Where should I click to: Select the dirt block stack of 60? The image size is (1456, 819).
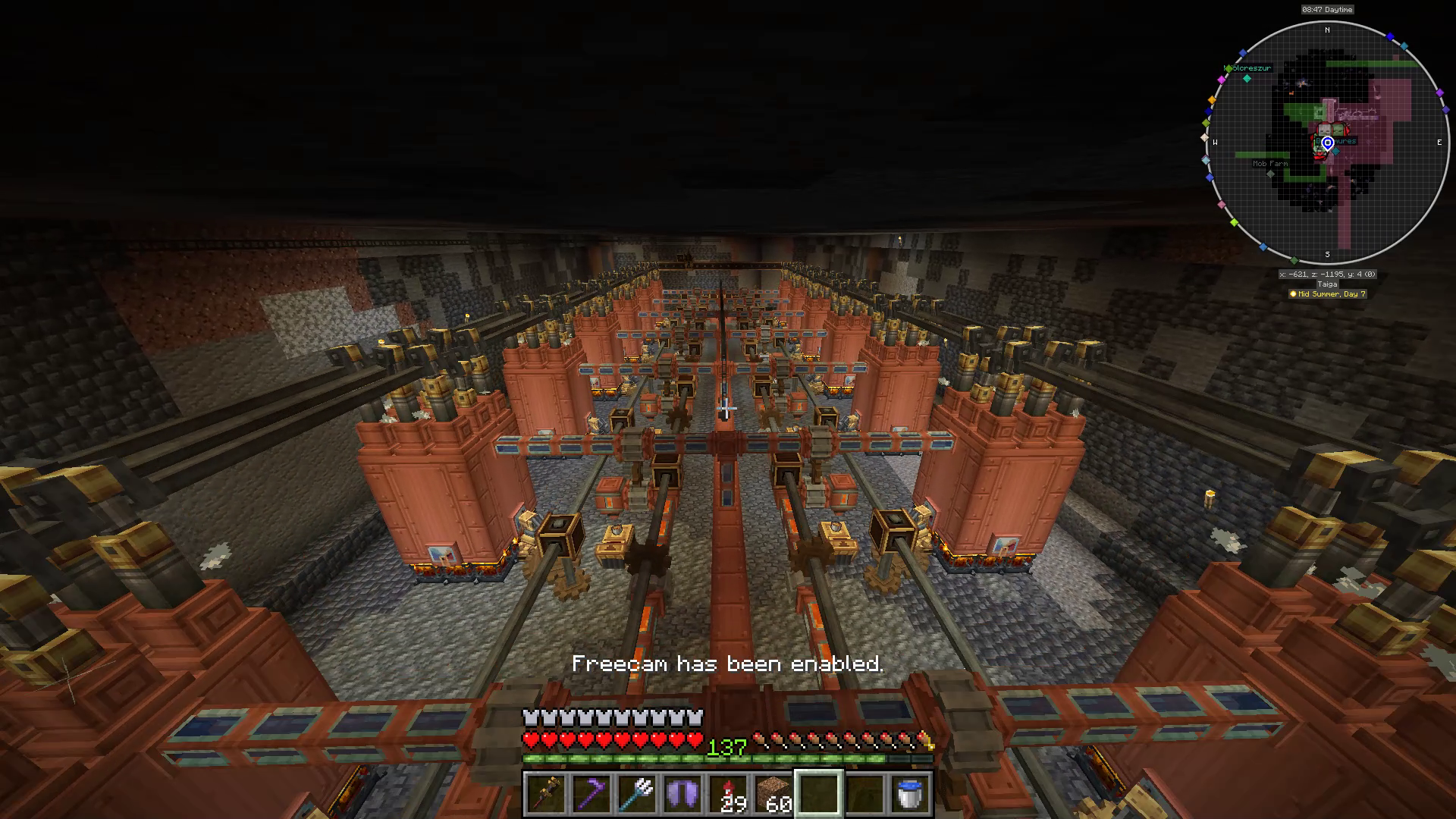click(774, 792)
